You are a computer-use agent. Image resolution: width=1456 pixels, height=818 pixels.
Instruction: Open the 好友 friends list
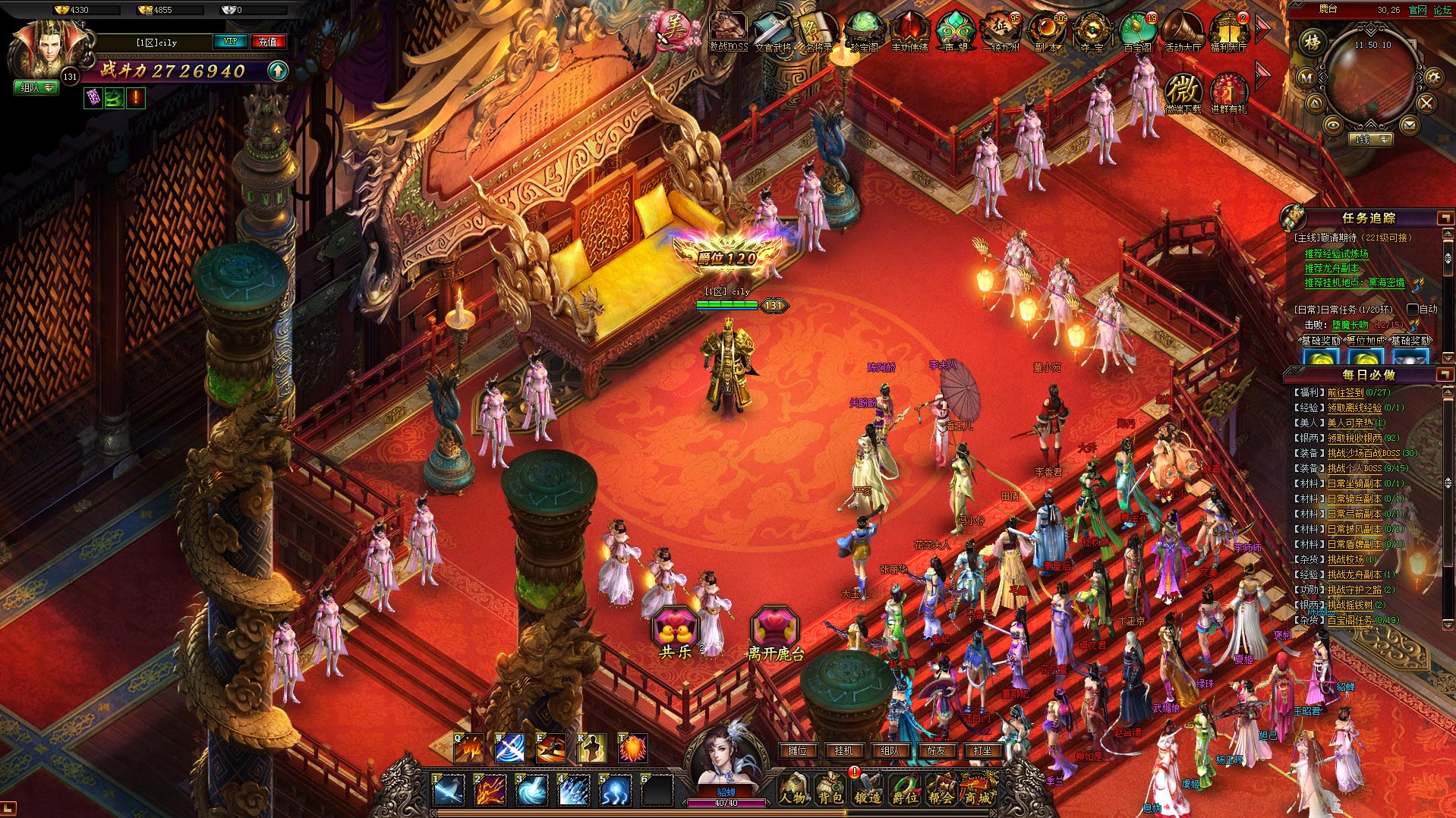pyautogui.click(x=936, y=750)
